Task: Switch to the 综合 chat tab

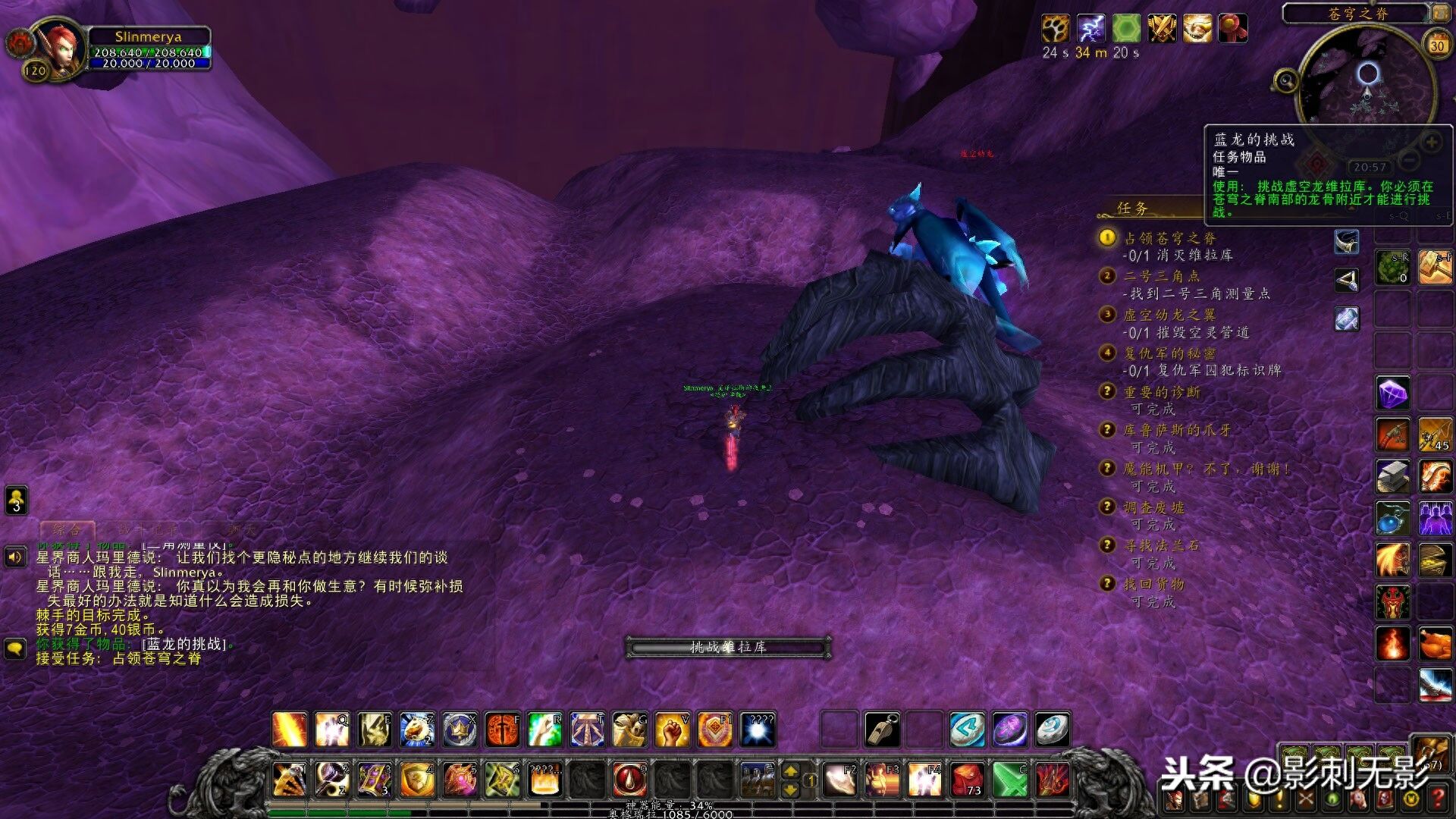Action: pos(67,529)
